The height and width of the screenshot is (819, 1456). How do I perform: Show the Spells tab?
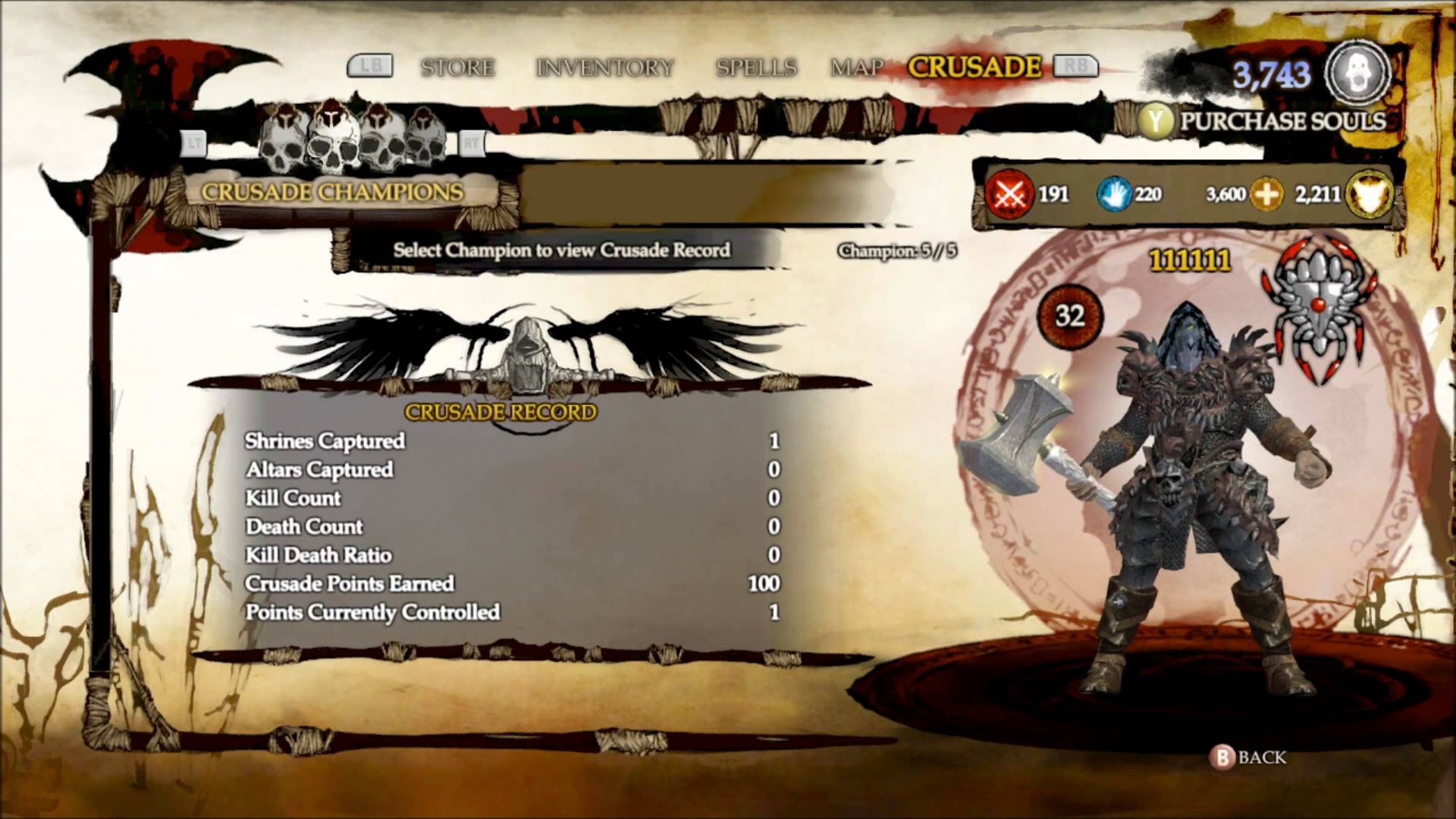coord(756,67)
